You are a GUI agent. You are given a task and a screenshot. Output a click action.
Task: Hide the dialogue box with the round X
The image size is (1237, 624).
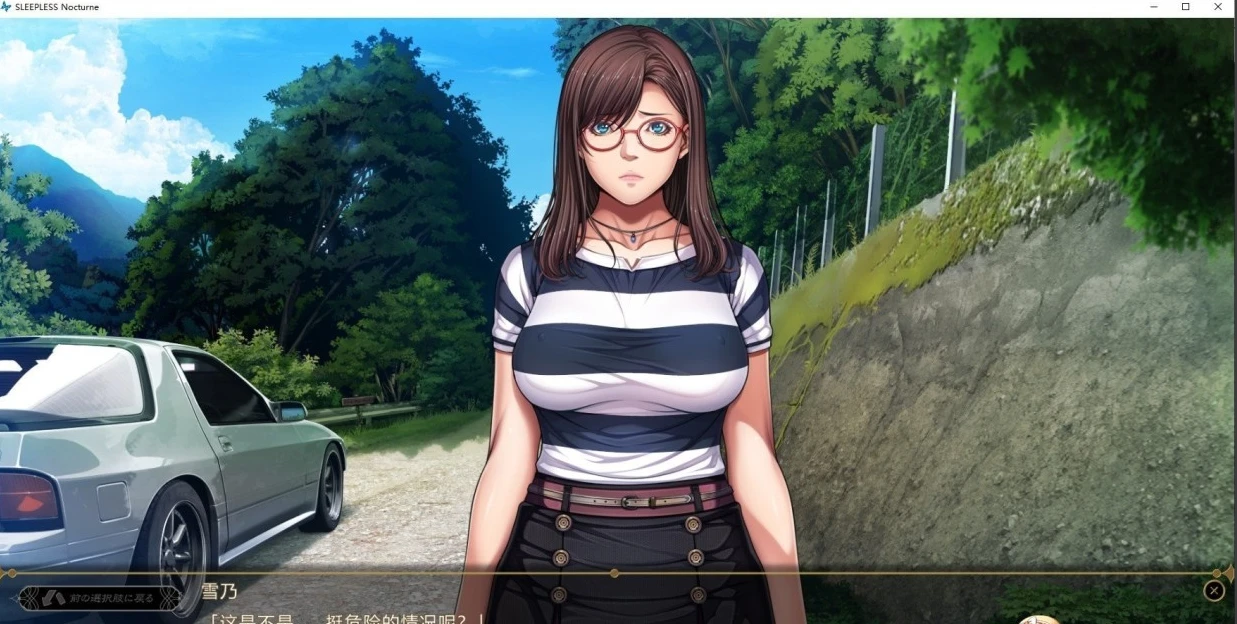pos(1214,591)
